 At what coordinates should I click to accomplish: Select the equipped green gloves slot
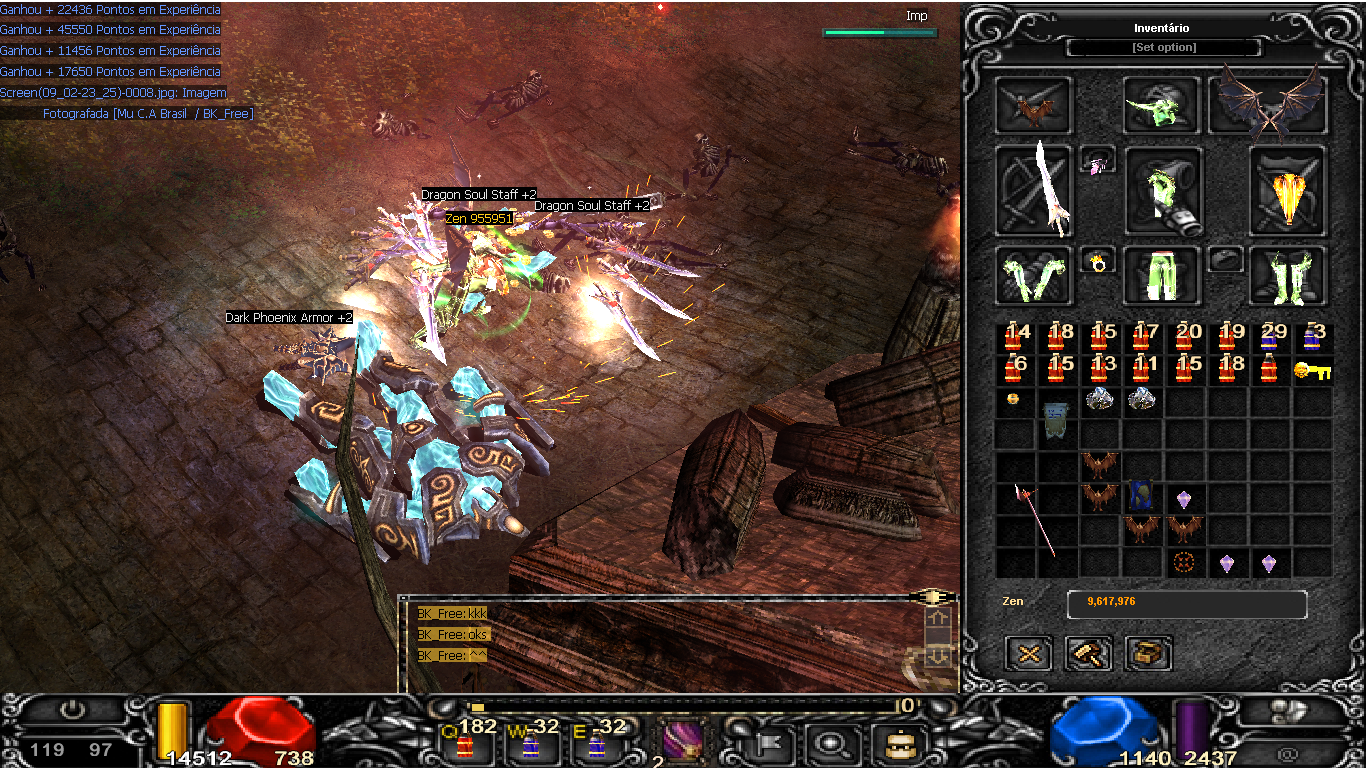(x=1034, y=275)
